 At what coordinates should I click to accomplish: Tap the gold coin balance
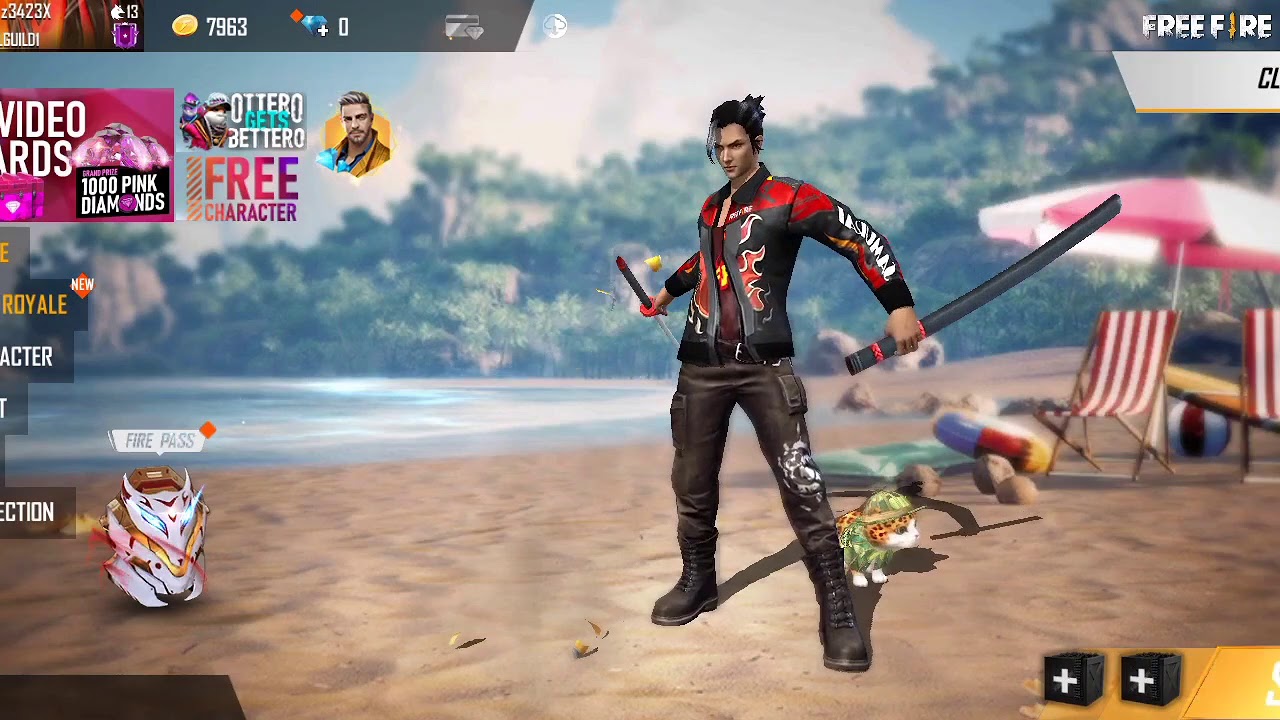(x=211, y=27)
